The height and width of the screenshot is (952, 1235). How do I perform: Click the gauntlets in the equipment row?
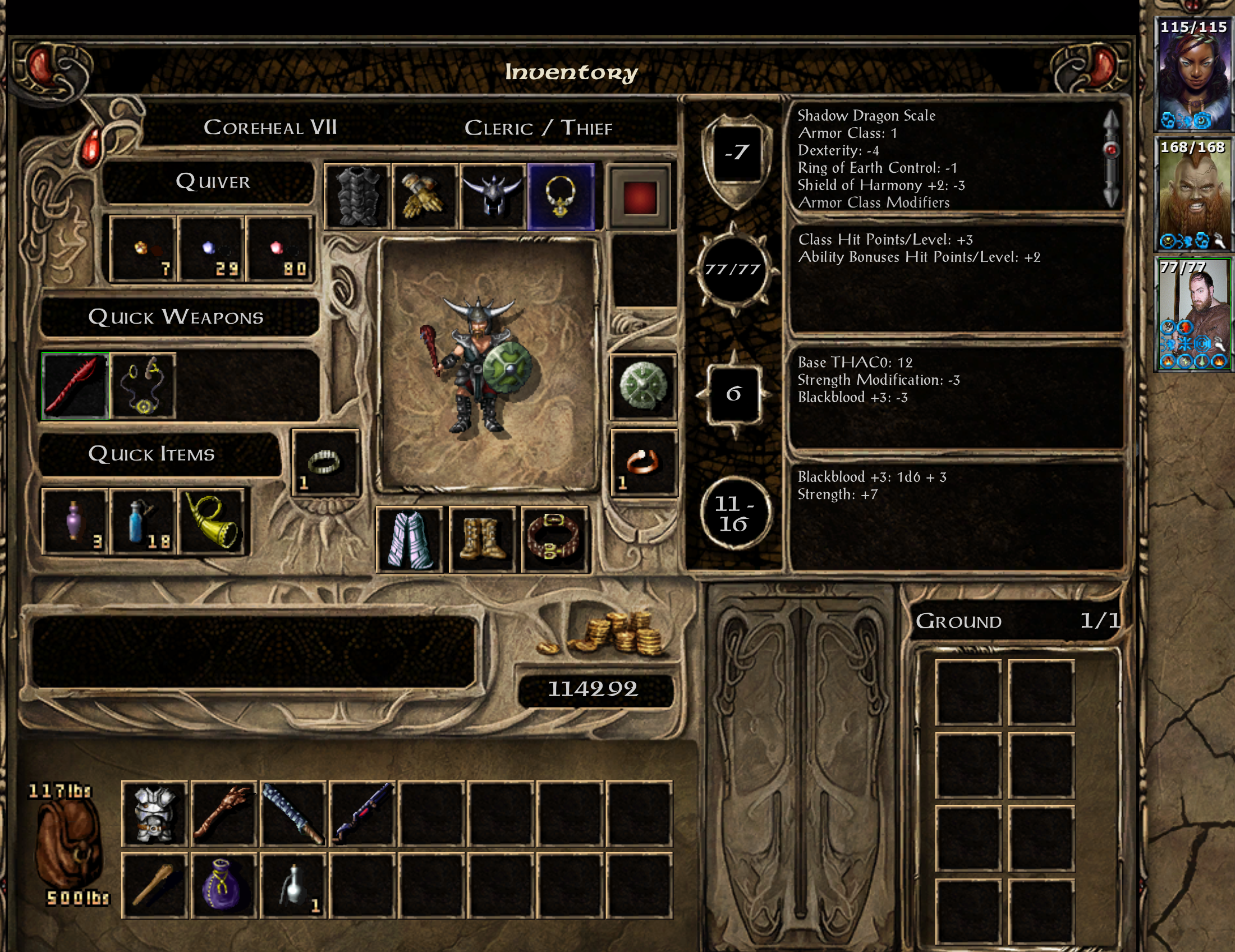pyautogui.click(x=424, y=196)
